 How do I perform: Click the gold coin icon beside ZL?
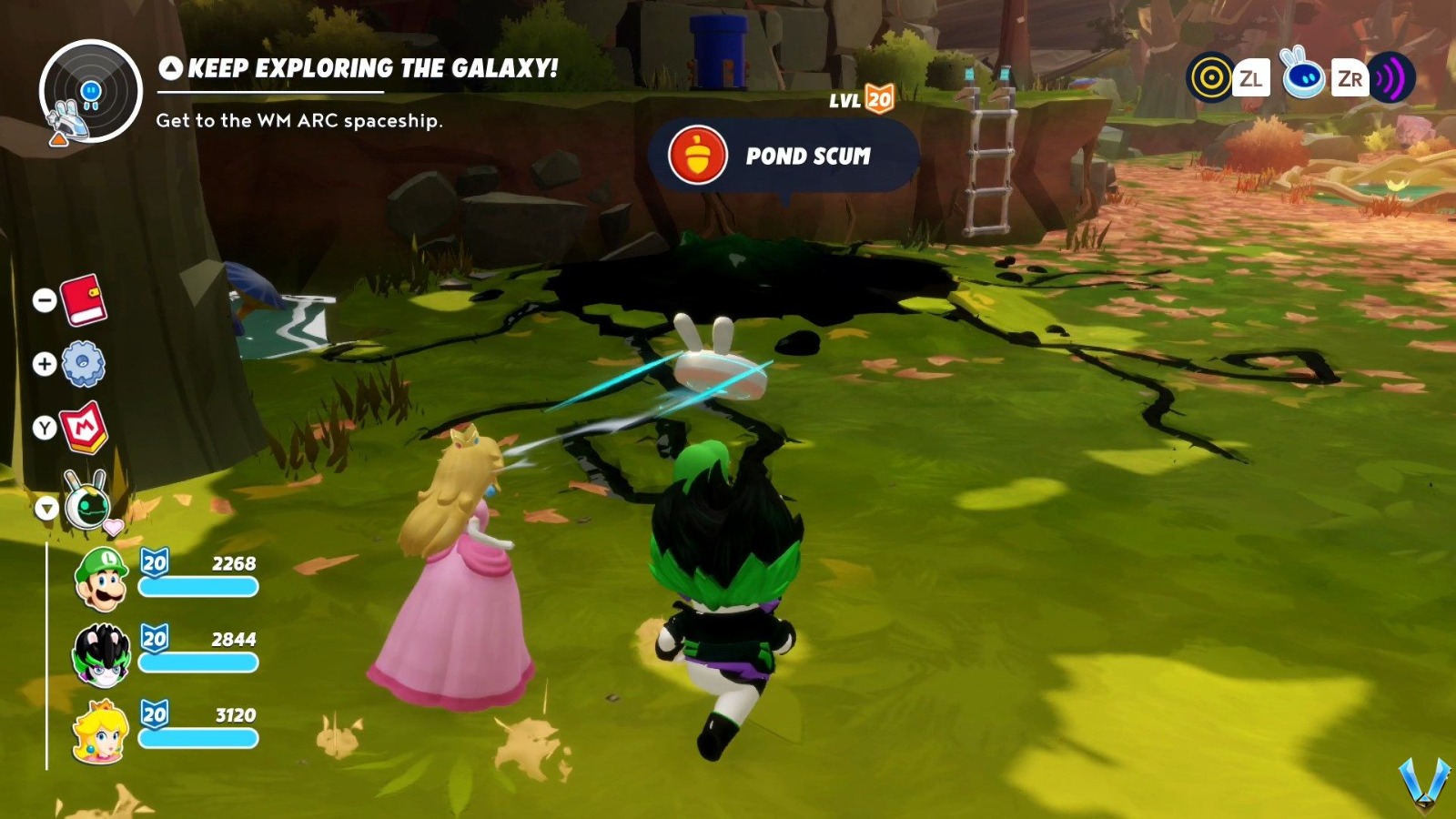coord(1210,79)
